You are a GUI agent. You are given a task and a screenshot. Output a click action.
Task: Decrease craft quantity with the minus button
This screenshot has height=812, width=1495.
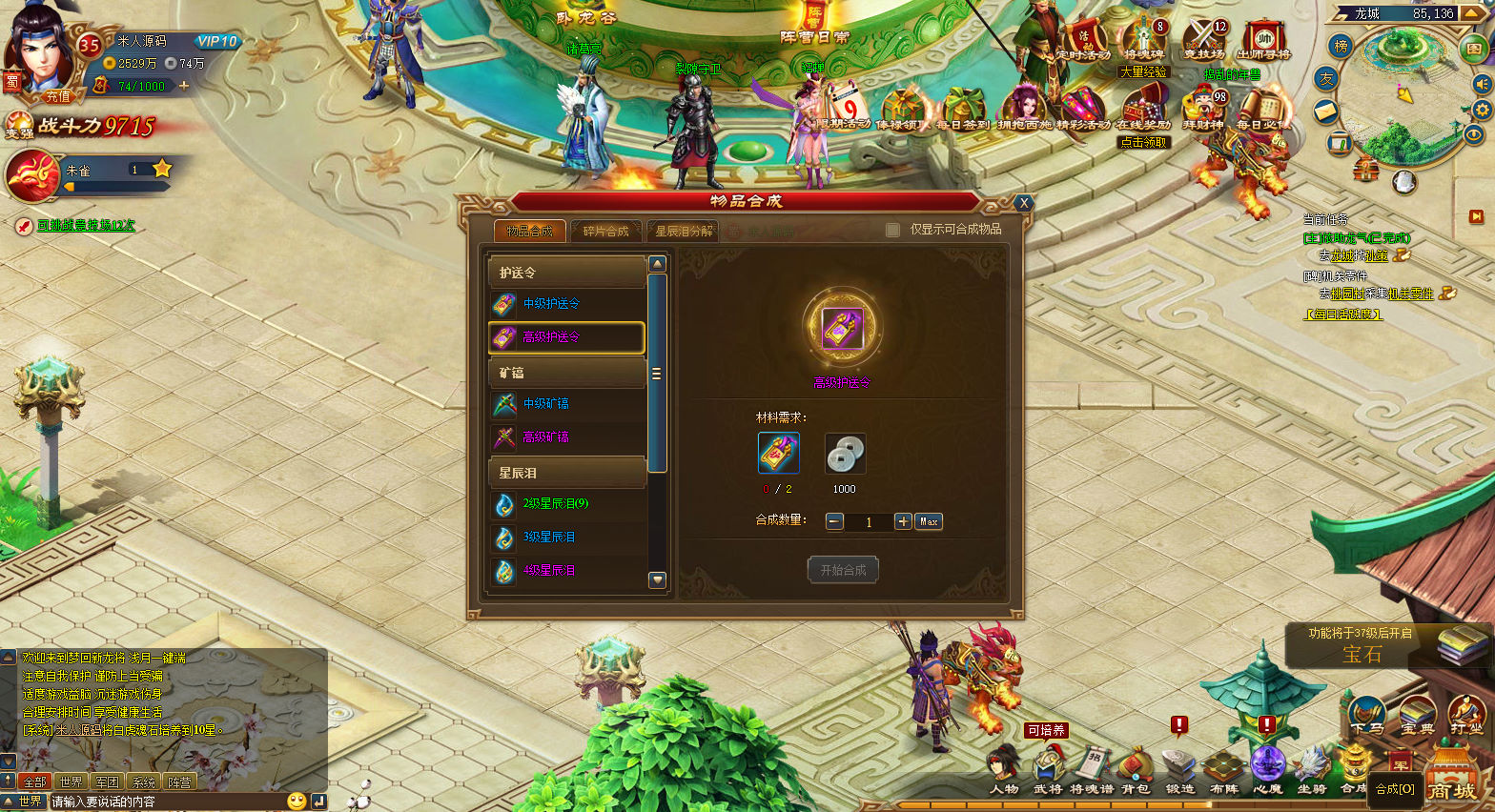click(834, 521)
